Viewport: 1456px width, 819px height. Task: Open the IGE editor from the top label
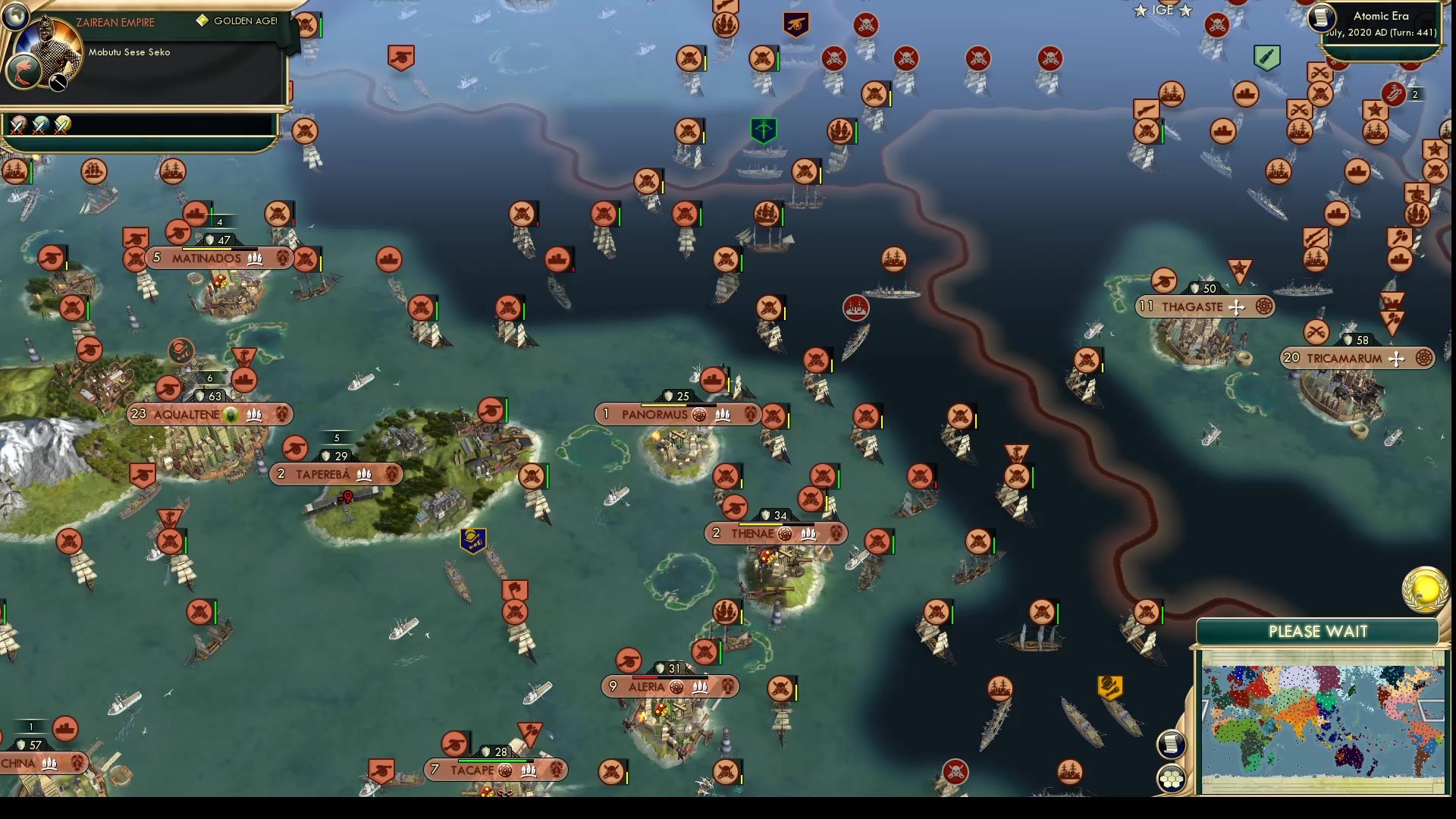click(x=1163, y=11)
